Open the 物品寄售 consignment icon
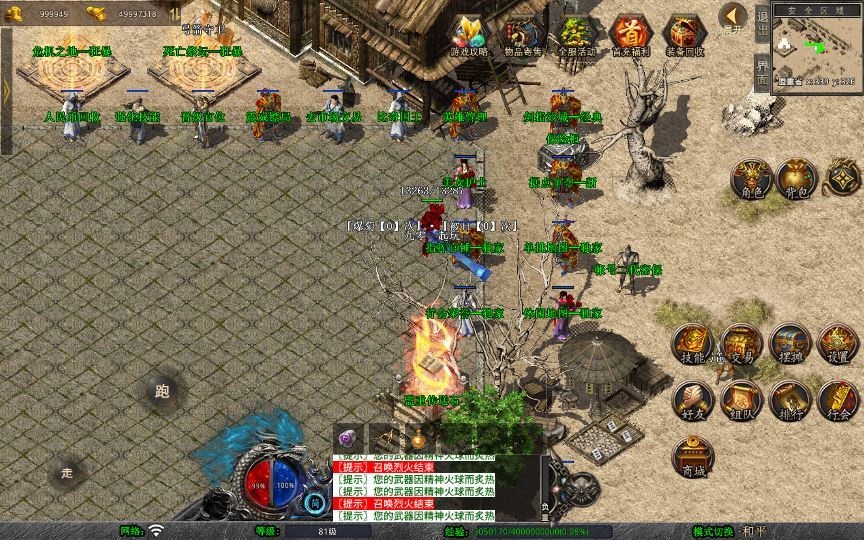The image size is (864, 540). coord(522,34)
